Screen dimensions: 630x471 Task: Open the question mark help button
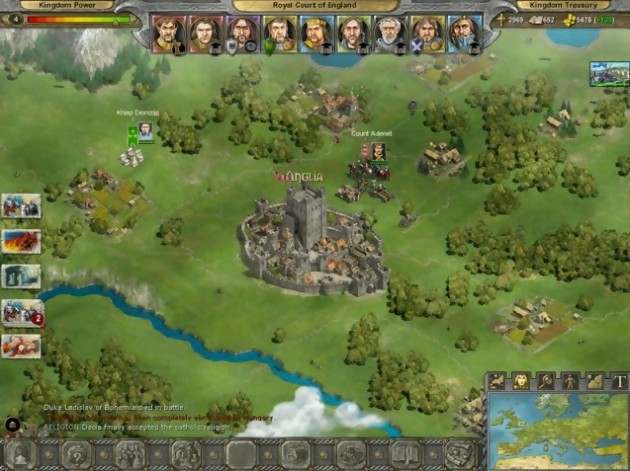pyautogui.click(x=77, y=453)
